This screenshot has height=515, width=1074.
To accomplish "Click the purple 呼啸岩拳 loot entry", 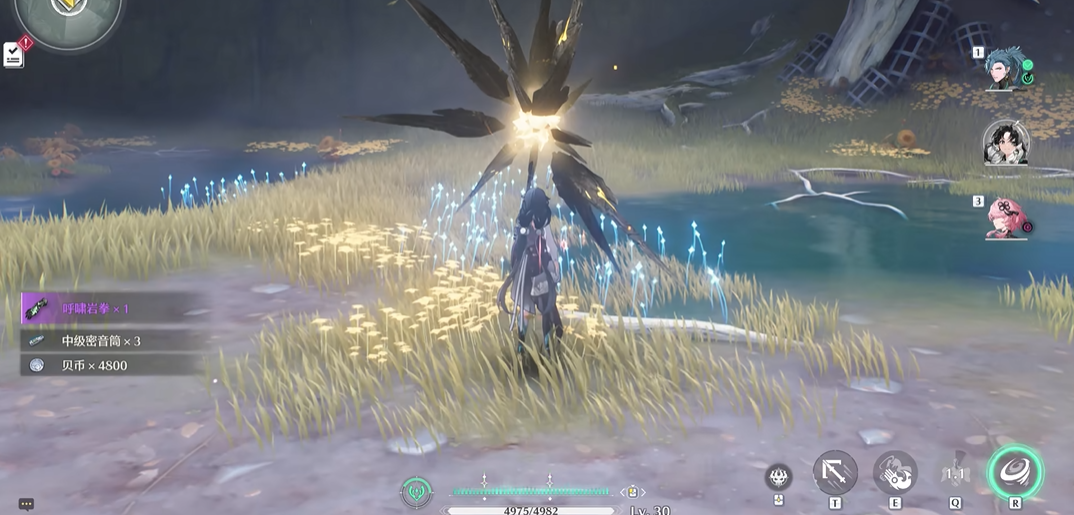I will tap(110, 309).
